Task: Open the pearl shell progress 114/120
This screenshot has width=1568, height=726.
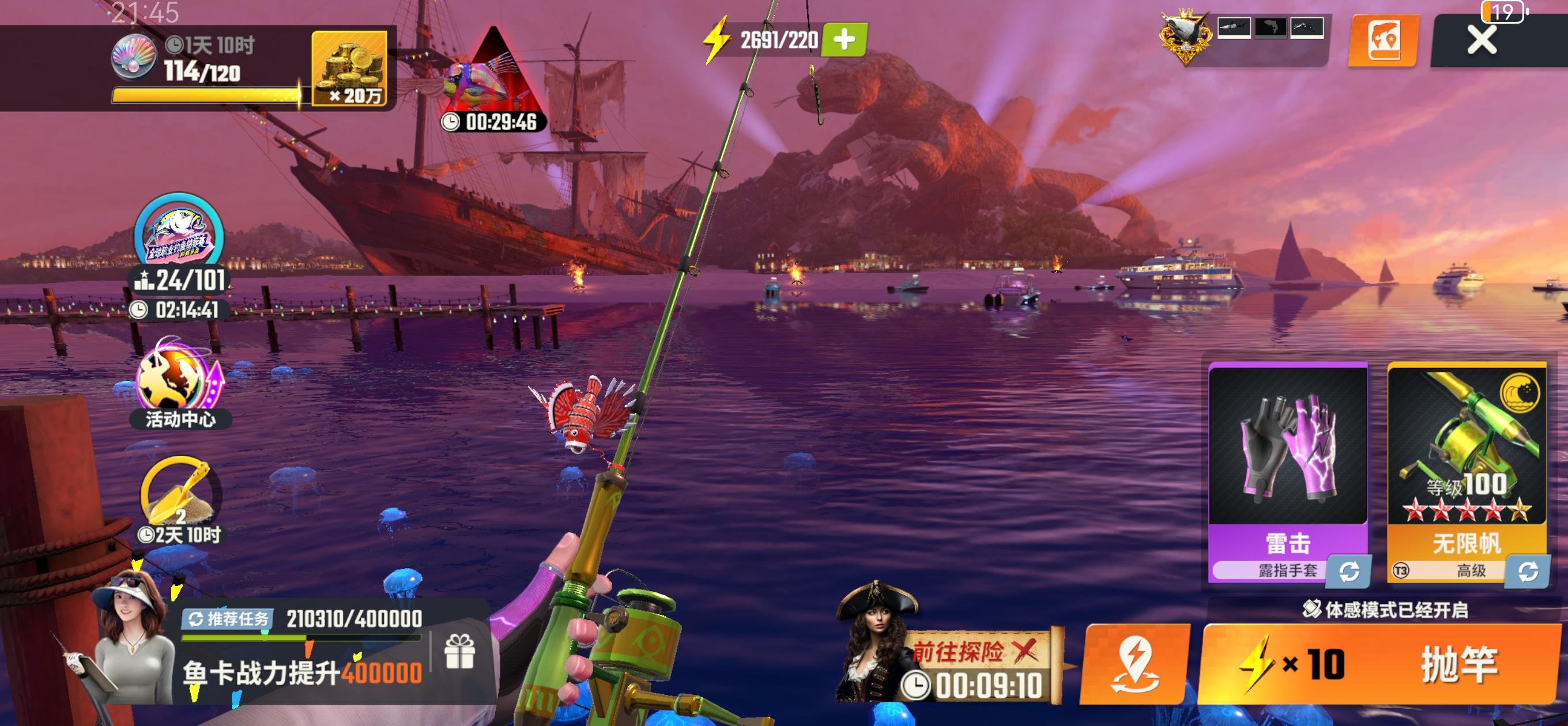Action: (x=134, y=58)
